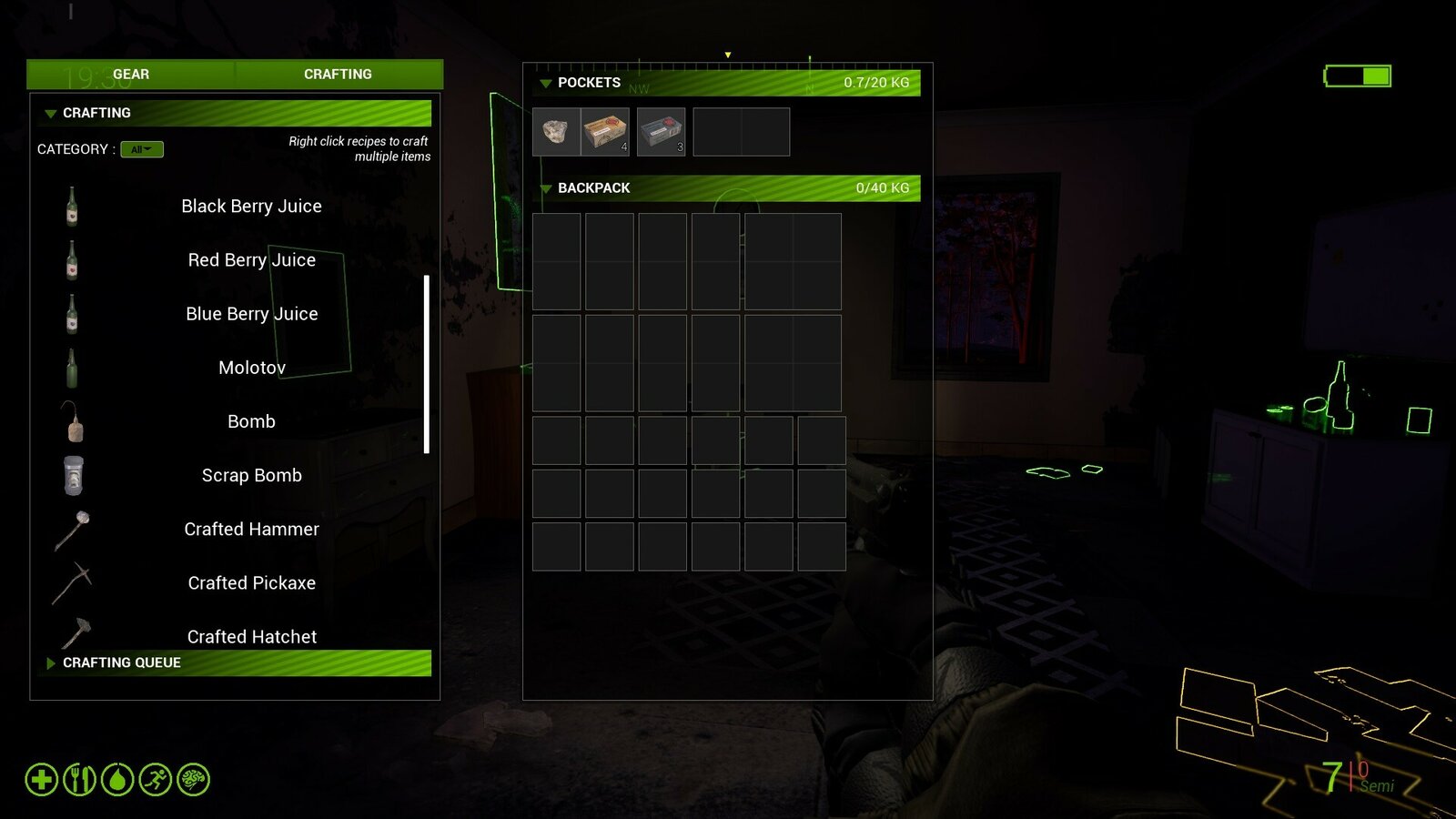Select the Crafted Hammer recipe
The width and height of the screenshot is (1456, 819).
click(x=251, y=529)
